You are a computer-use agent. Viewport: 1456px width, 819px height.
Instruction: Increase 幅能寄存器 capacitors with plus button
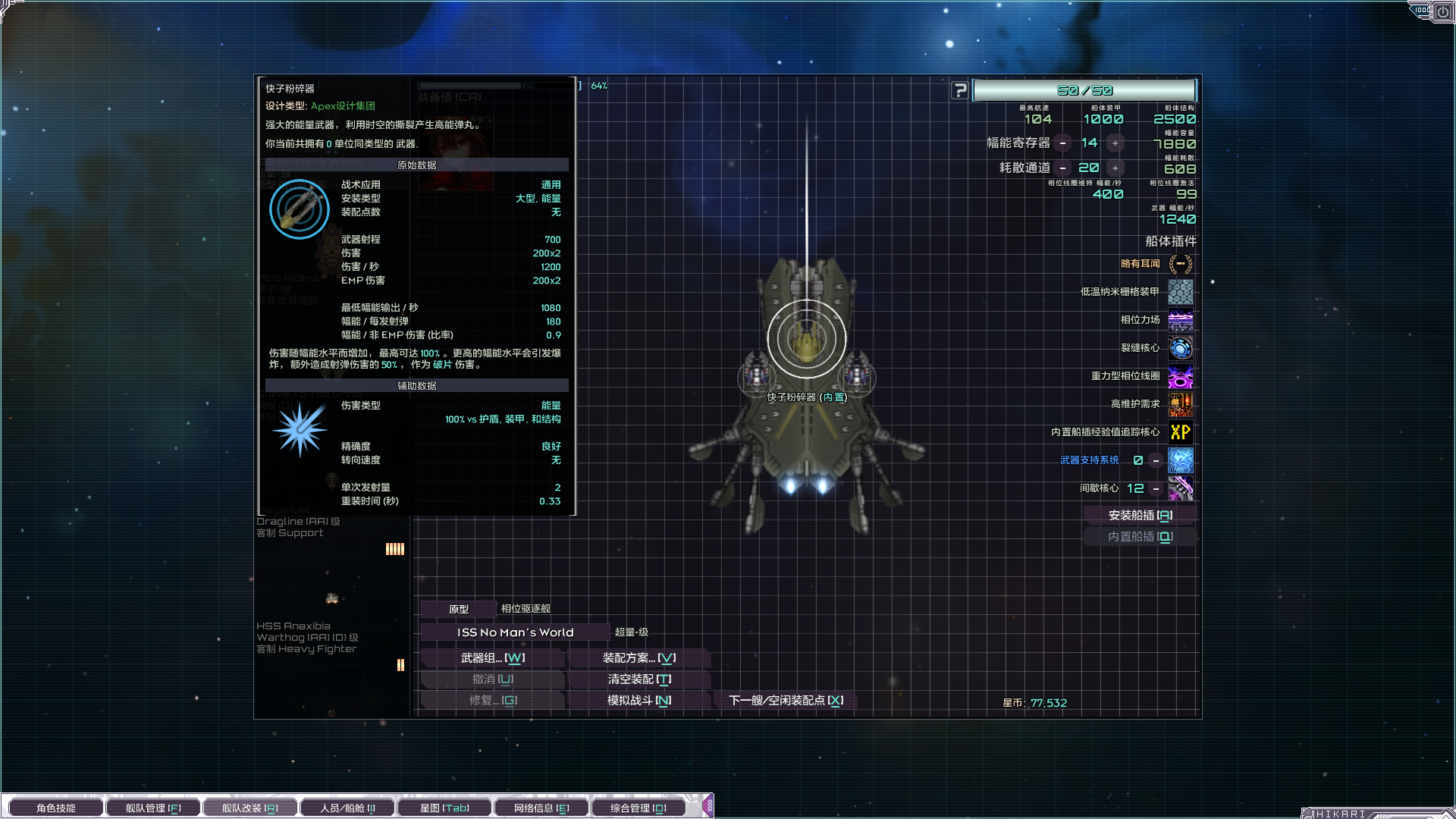click(1115, 143)
